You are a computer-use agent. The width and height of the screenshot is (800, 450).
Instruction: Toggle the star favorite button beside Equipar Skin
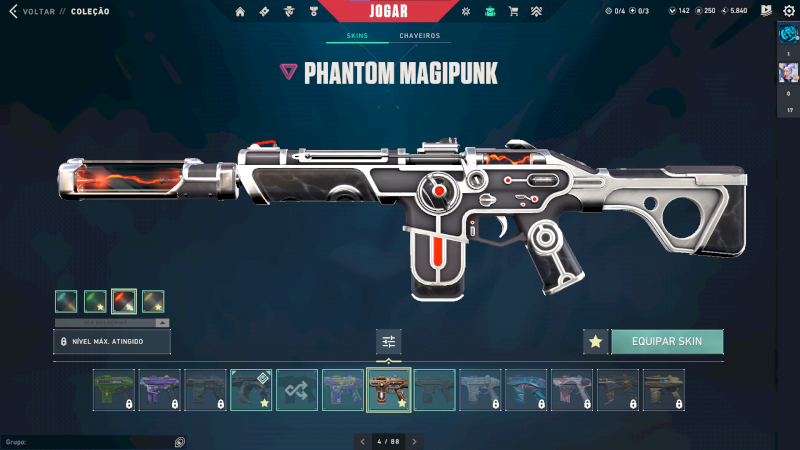click(595, 342)
